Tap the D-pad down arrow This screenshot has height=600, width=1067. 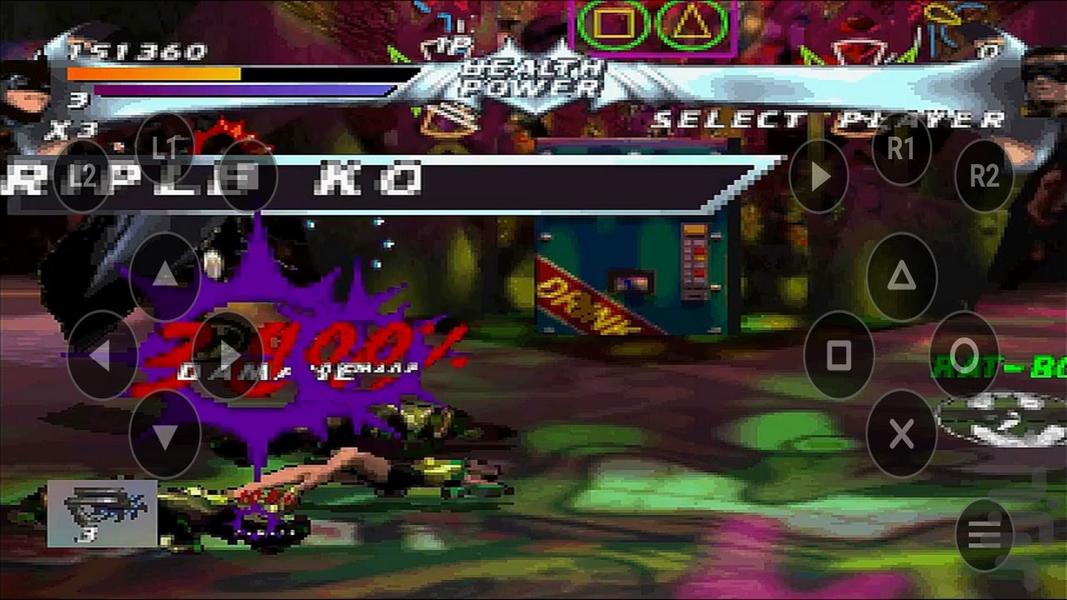165,435
